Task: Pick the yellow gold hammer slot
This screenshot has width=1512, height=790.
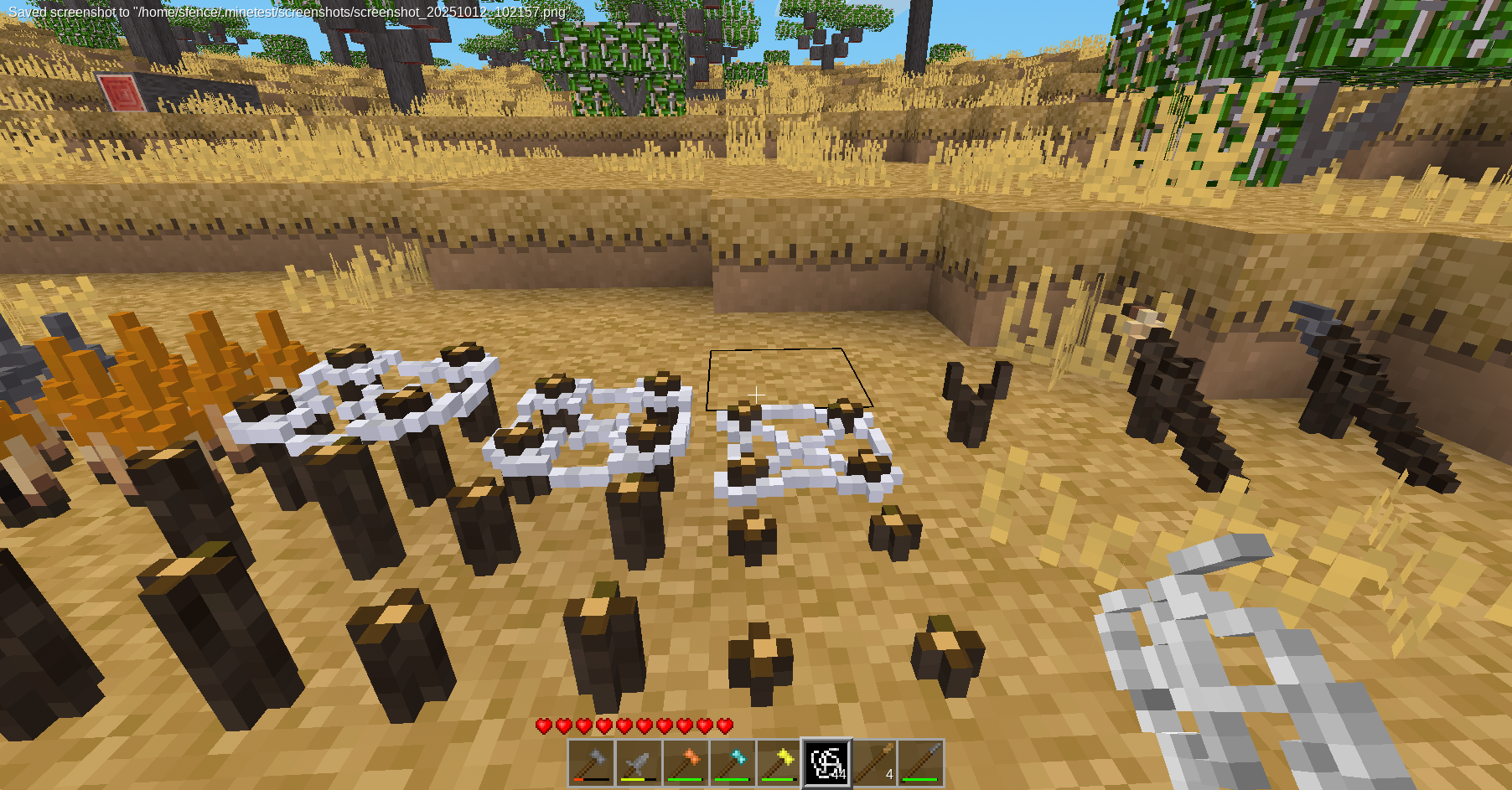Action: 779,763
